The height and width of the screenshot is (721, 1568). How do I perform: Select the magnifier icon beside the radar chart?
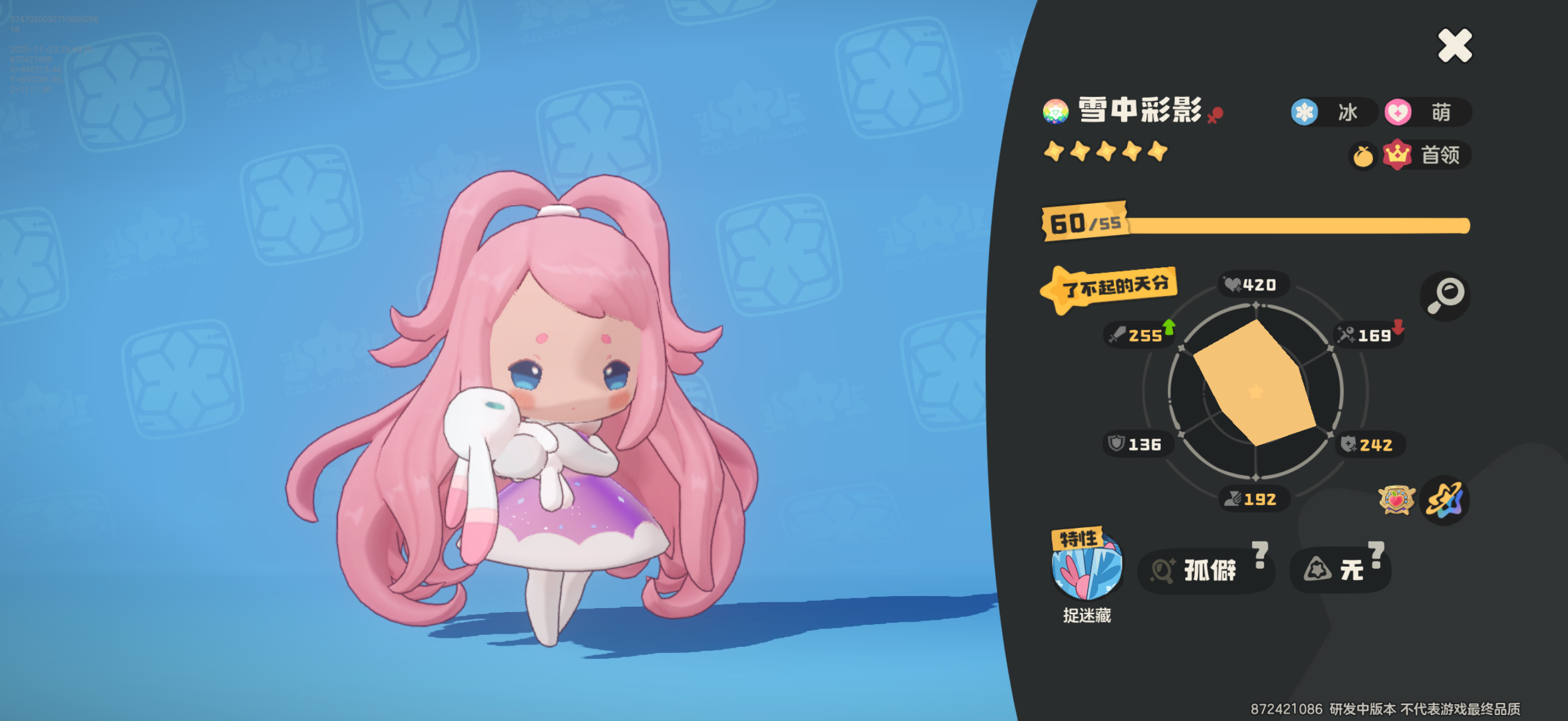pyautogui.click(x=1445, y=297)
